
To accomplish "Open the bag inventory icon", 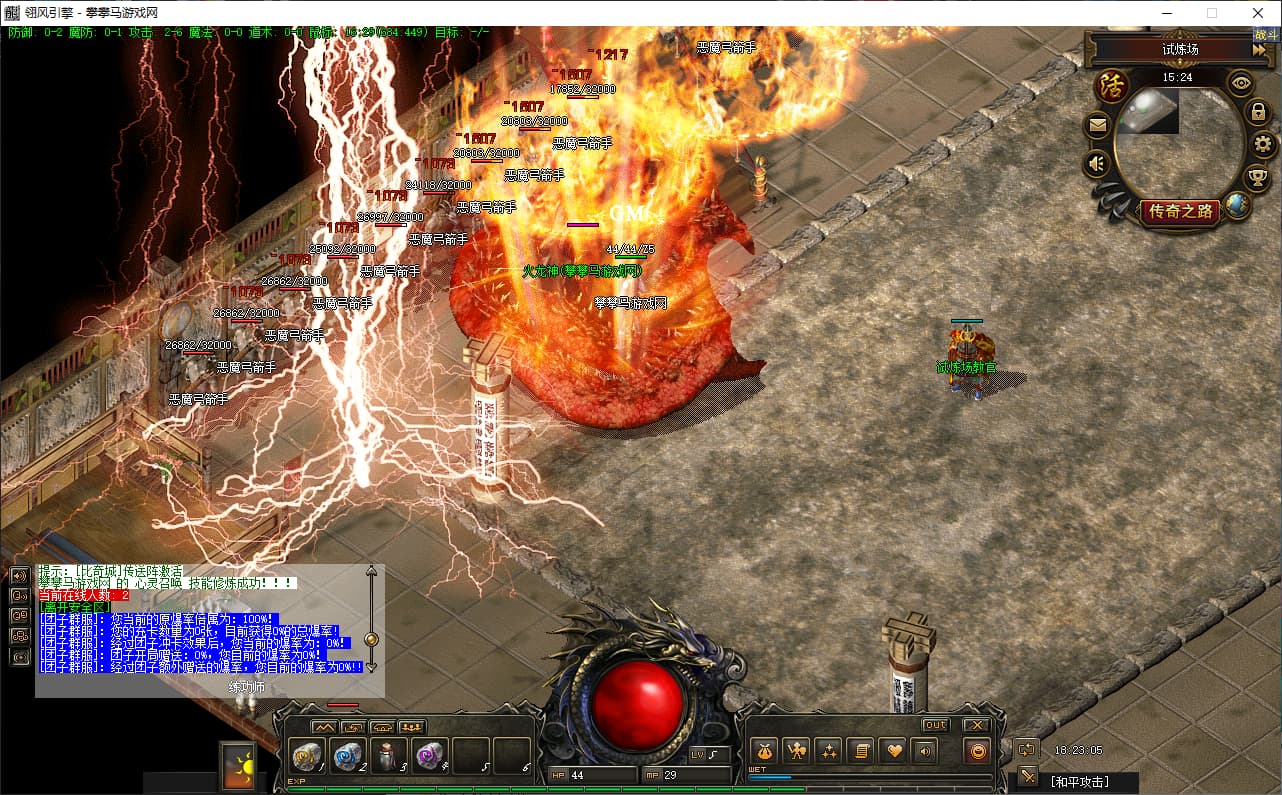I will coord(765,750).
